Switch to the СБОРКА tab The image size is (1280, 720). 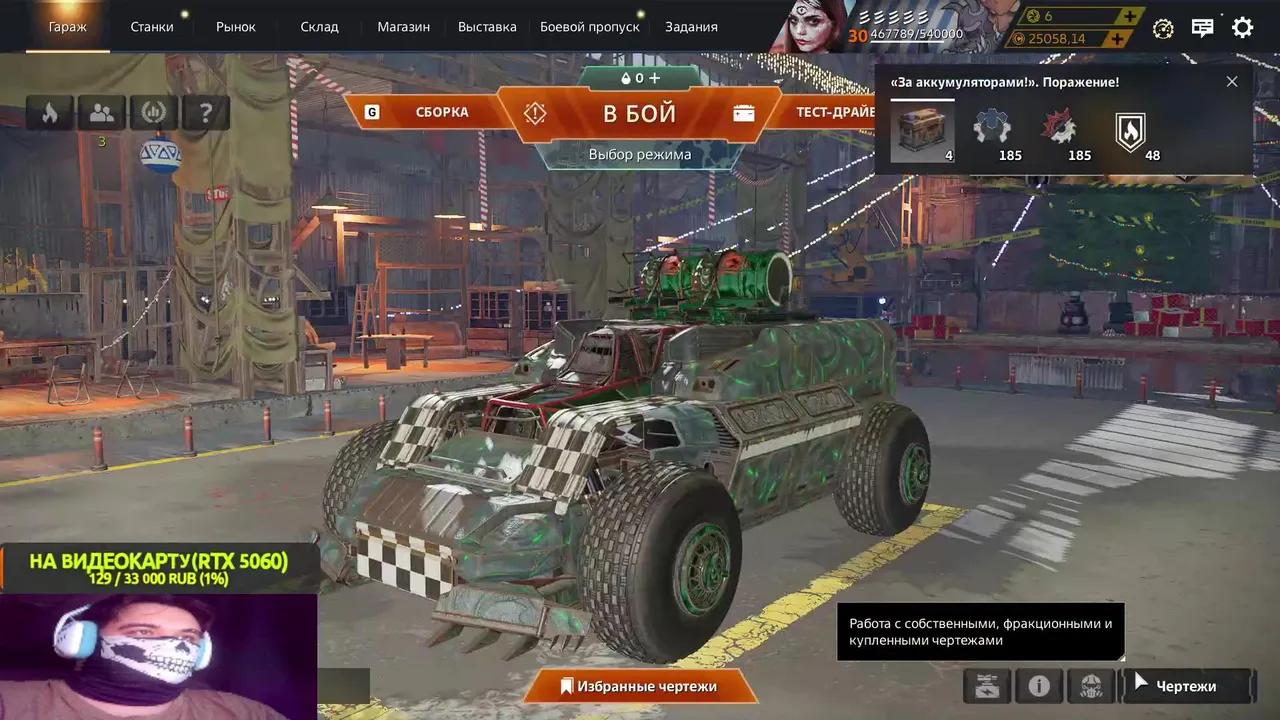click(444, 112)
